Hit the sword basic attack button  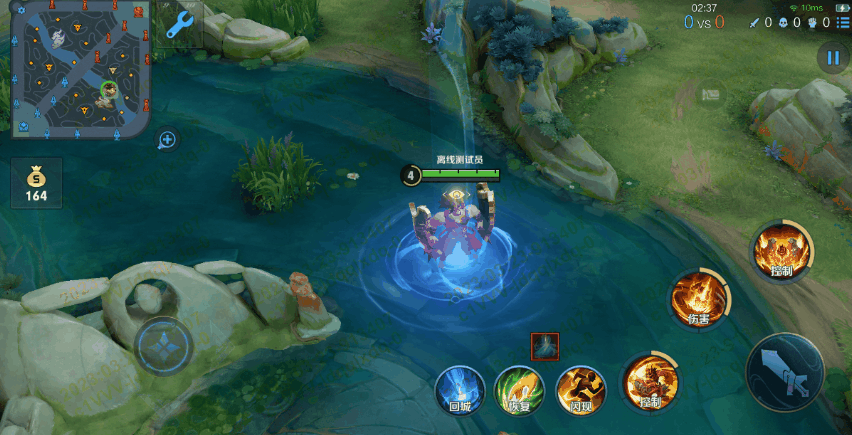click(785, 372)
